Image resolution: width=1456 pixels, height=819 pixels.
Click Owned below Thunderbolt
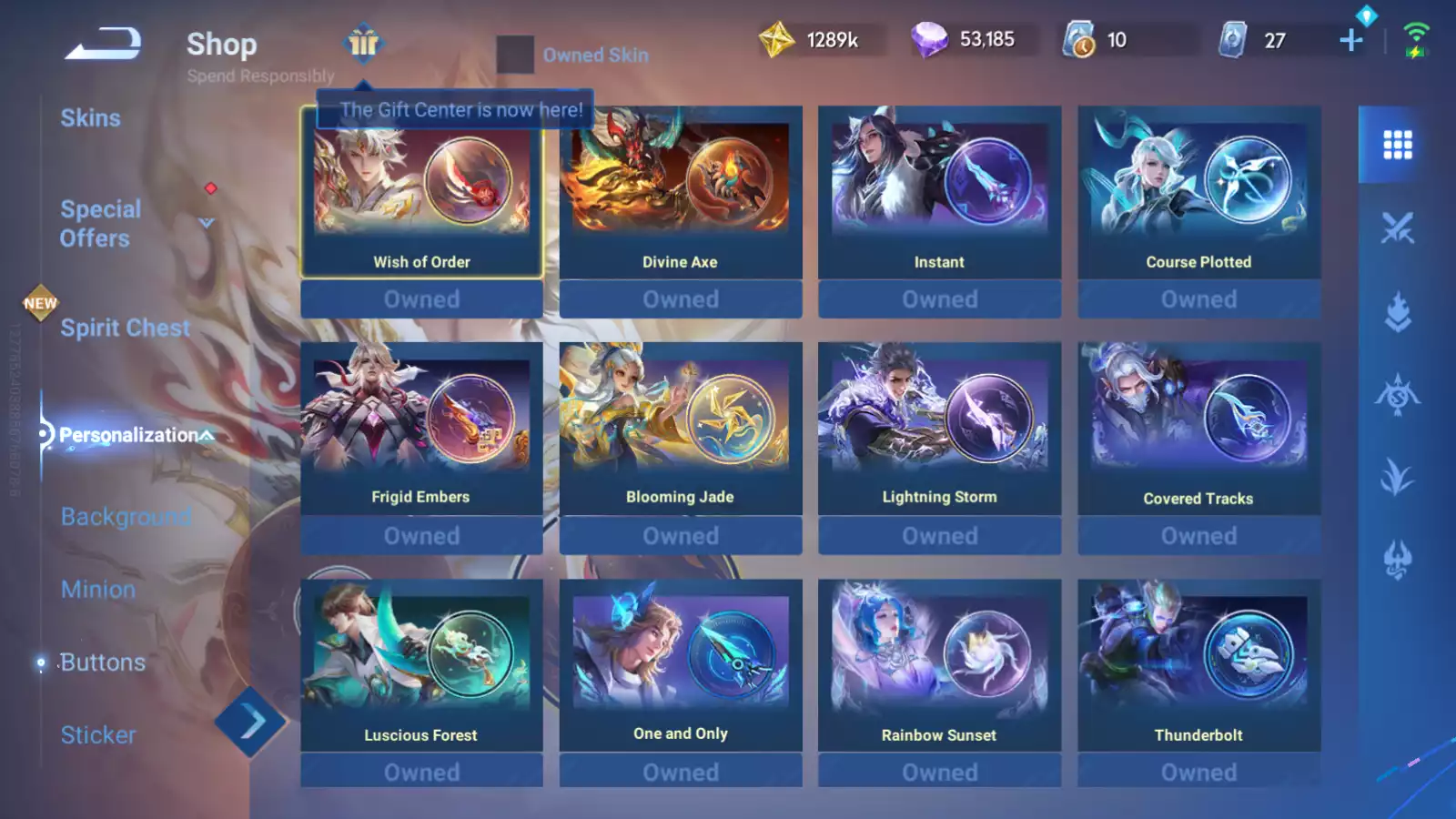[x=1198, y=771]
